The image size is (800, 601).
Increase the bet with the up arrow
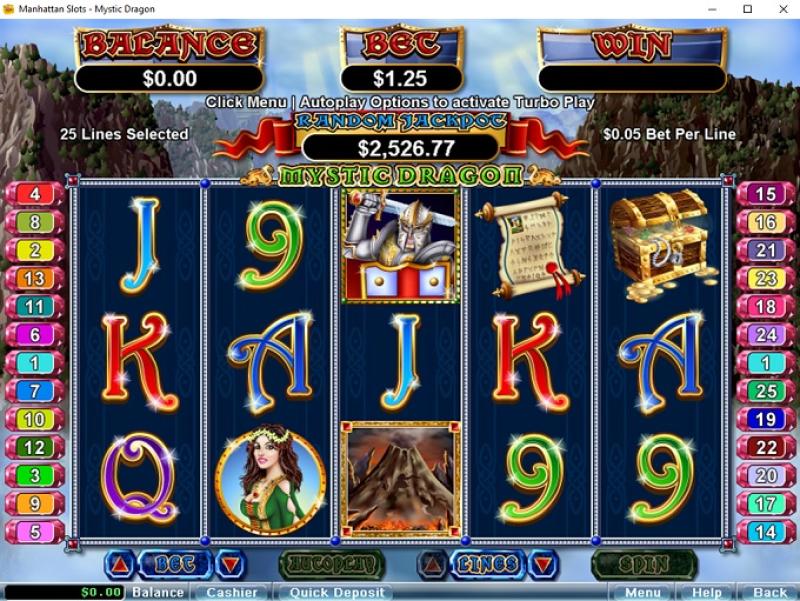pyautogui.click(x=120, y=565)
